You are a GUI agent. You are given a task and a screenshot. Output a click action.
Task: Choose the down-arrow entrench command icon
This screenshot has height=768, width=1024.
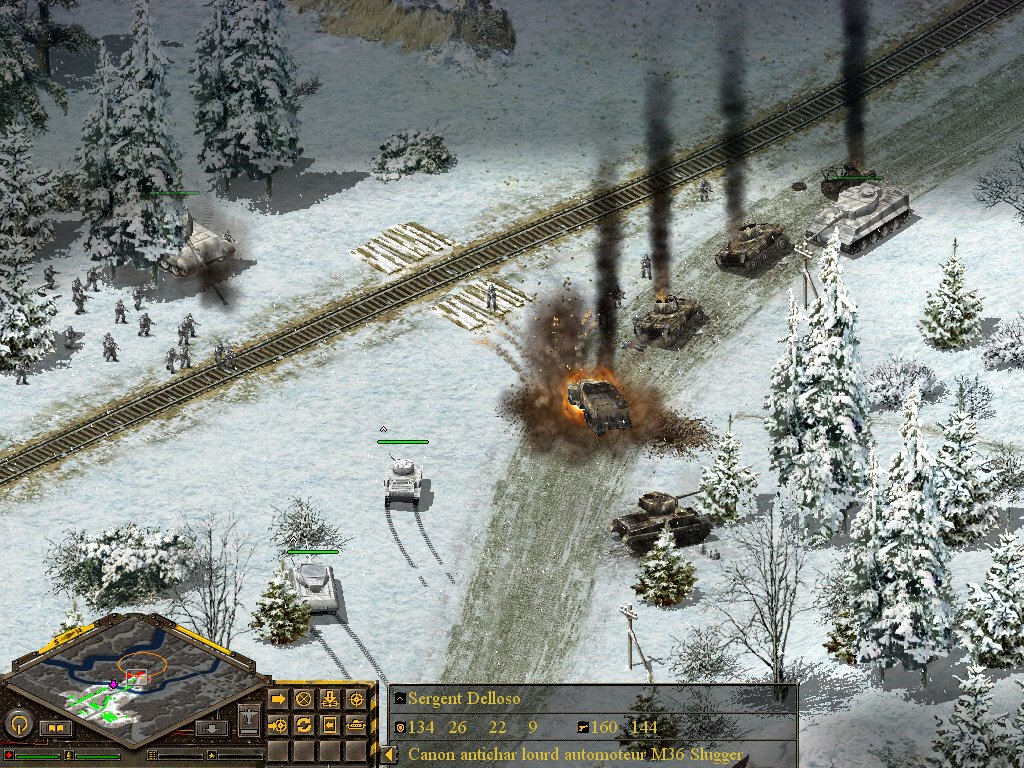pos(329,698)
